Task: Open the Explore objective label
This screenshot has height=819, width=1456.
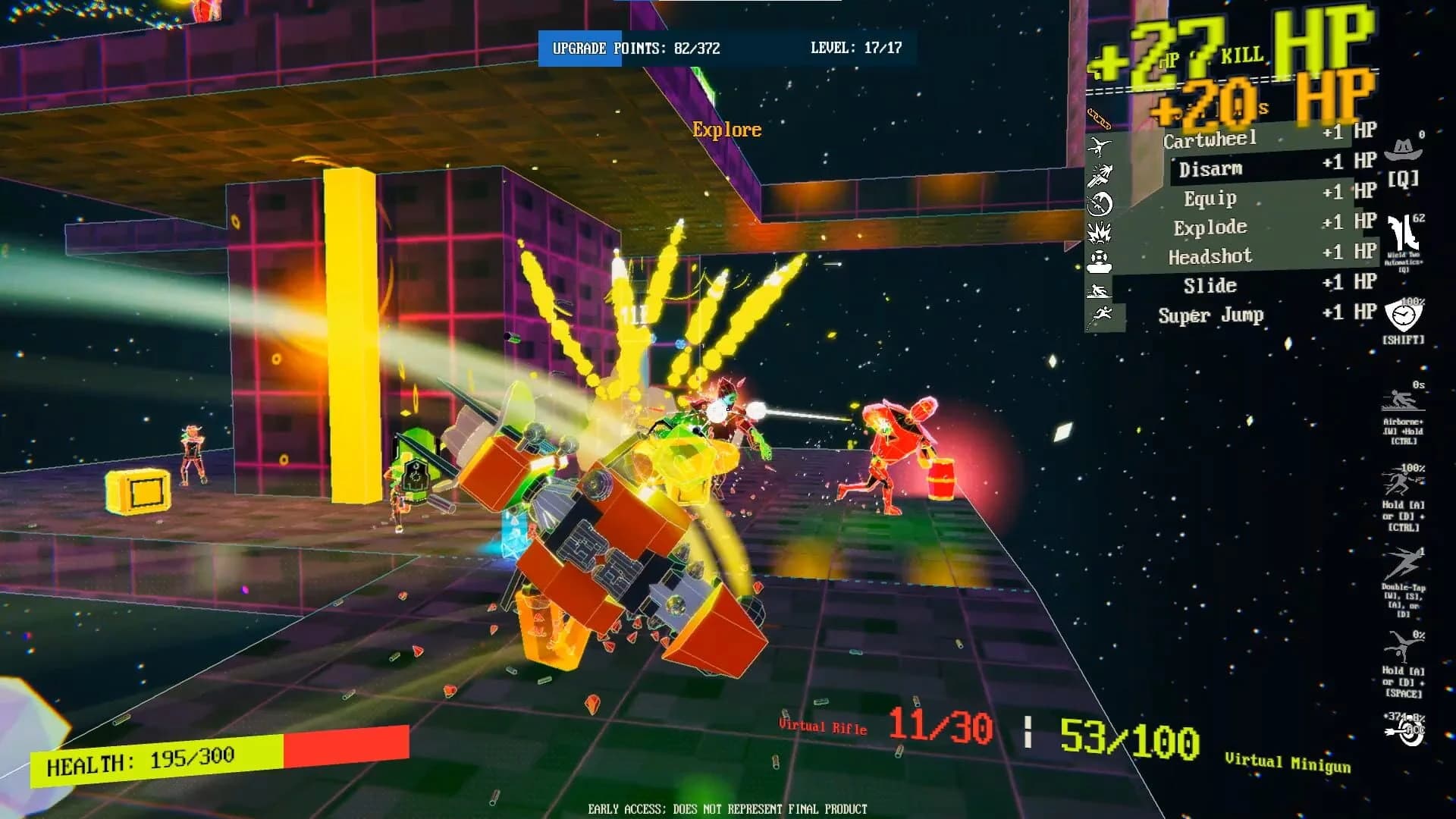Action: (x=726, y=130)
